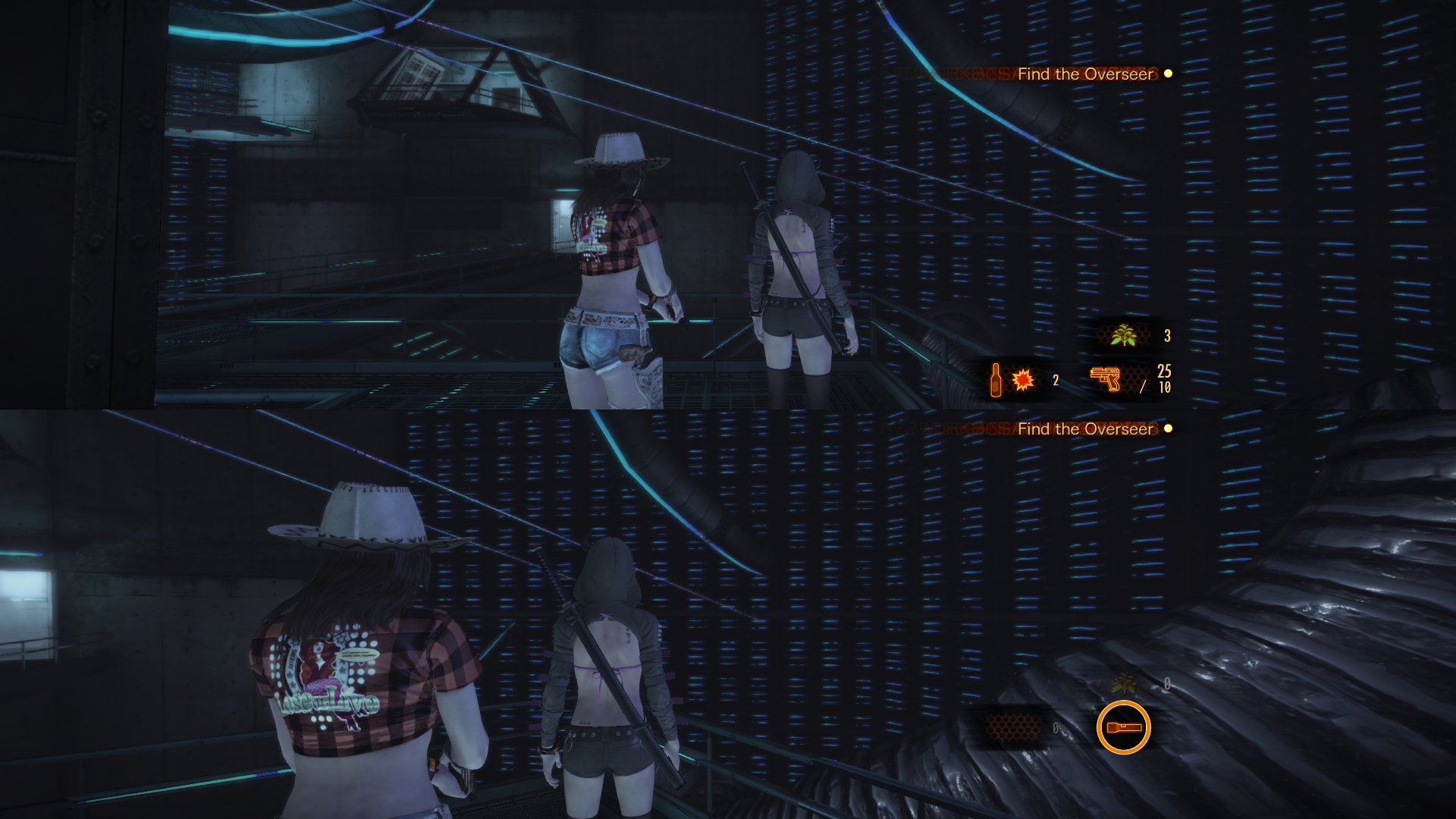
Task: Click player two's Find the Overseer objective
Action: [x=1084, y=429]
